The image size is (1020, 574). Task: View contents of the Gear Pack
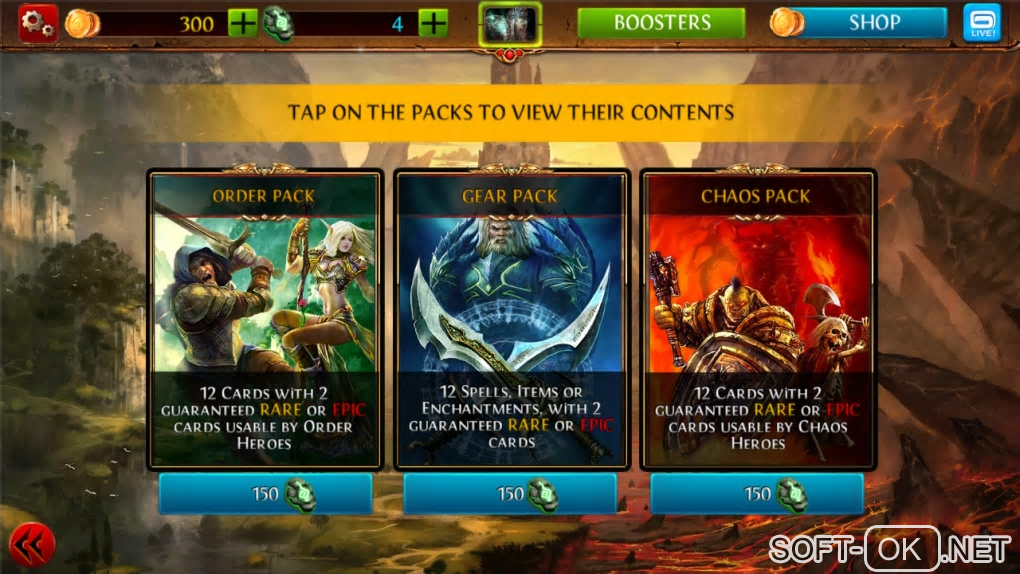pyautogui.click(x=510, y=320)
